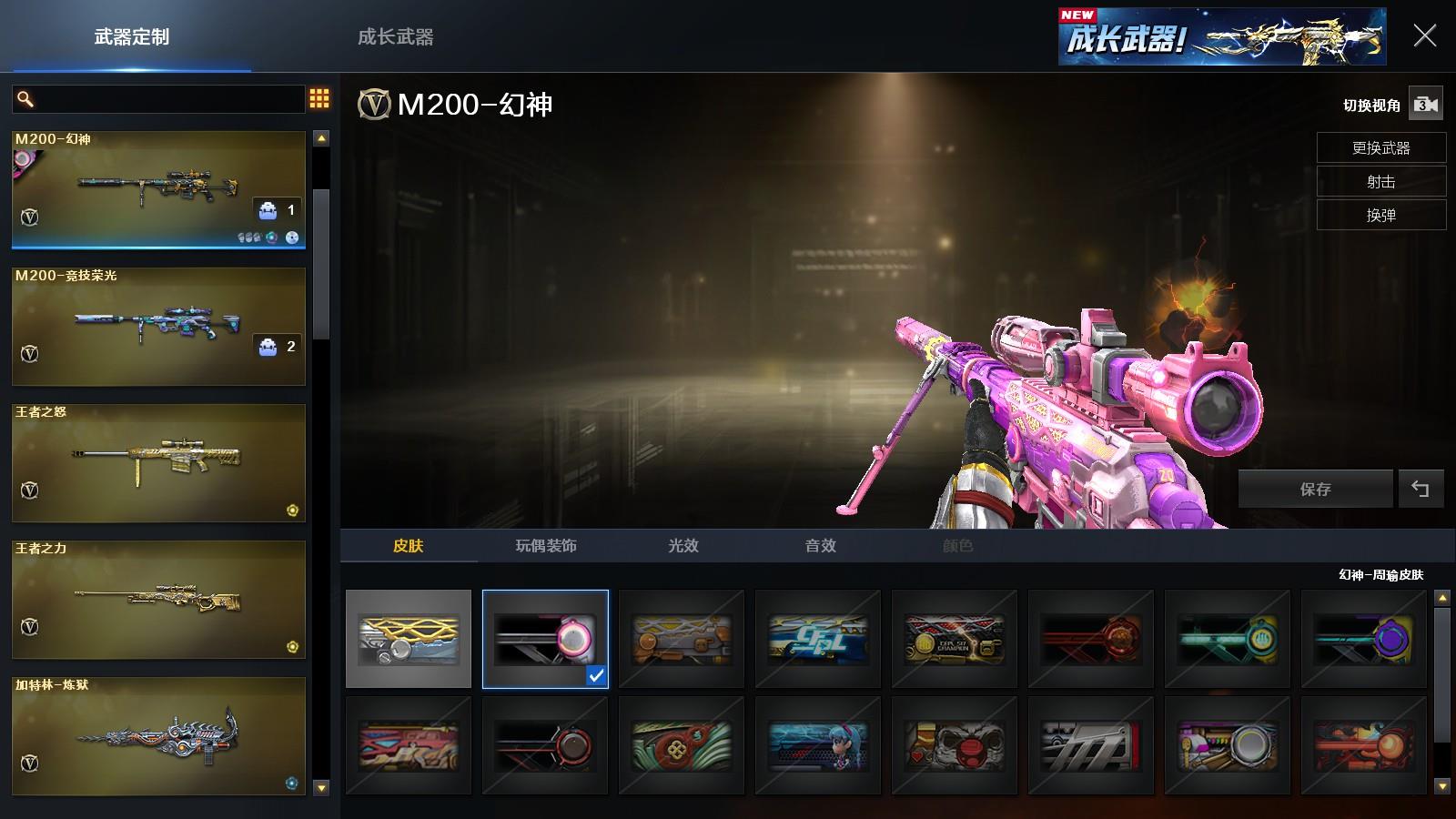1456x819 pixels.
Task: Save the customization with 保存
Action: (1315, 489)
